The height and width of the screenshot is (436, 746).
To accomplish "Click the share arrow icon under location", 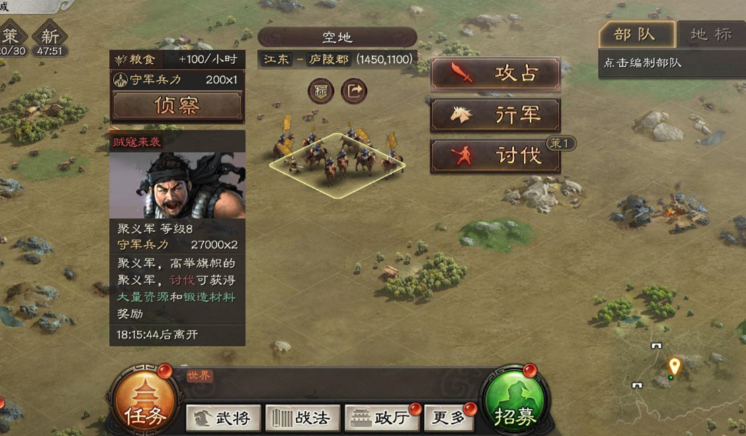I will point(354,91).
